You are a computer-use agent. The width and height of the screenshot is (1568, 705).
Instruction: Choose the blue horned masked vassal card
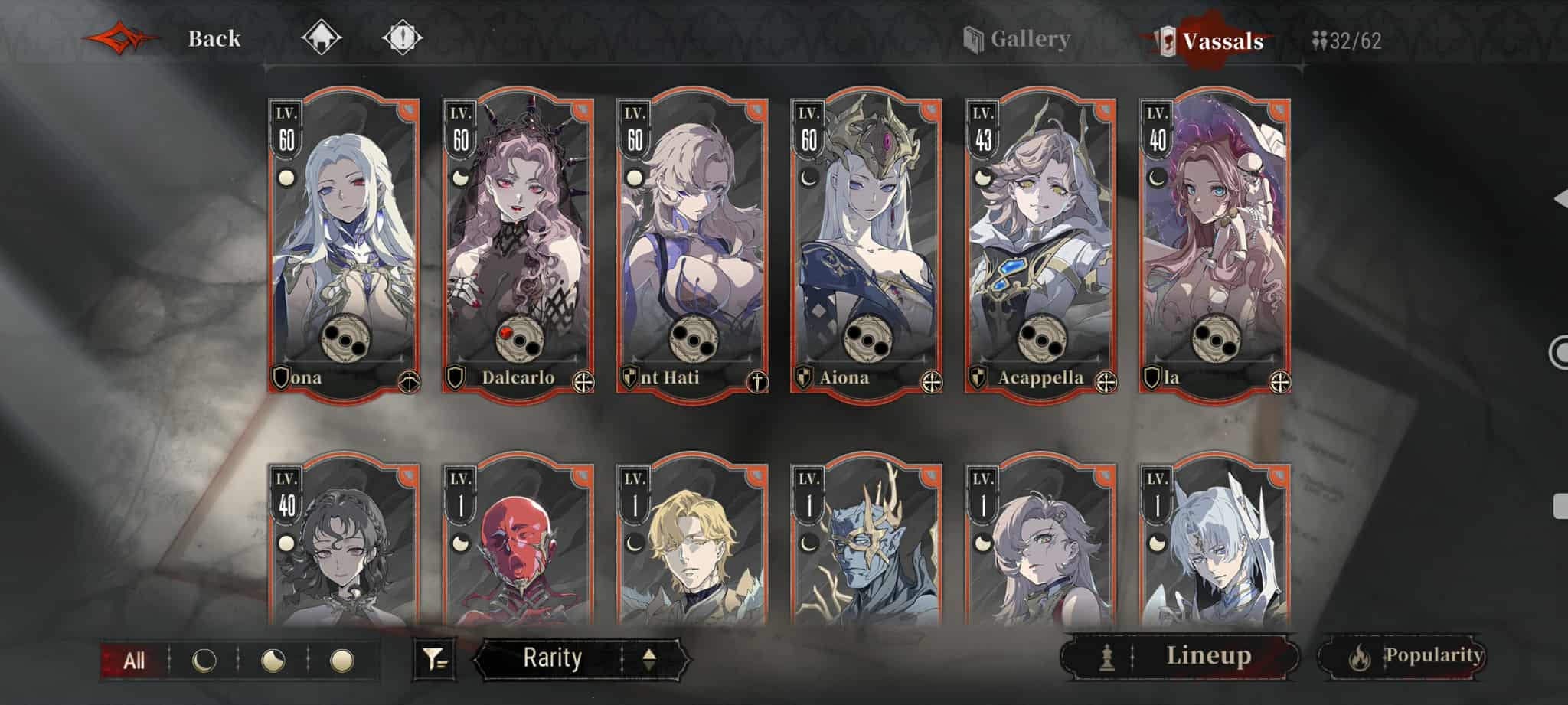coord(866,543)
